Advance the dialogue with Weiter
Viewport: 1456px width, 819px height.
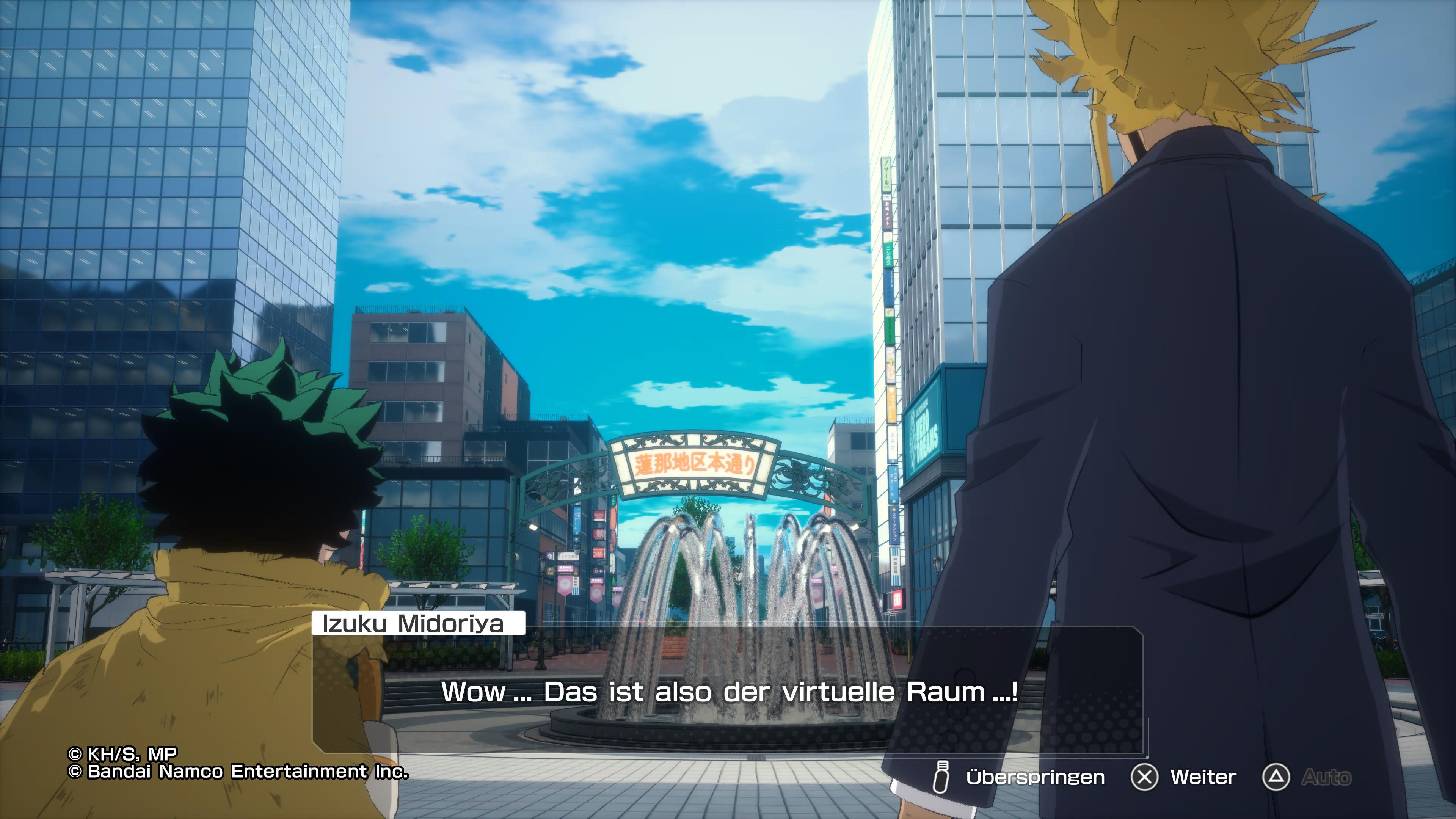coord(1202,777)
